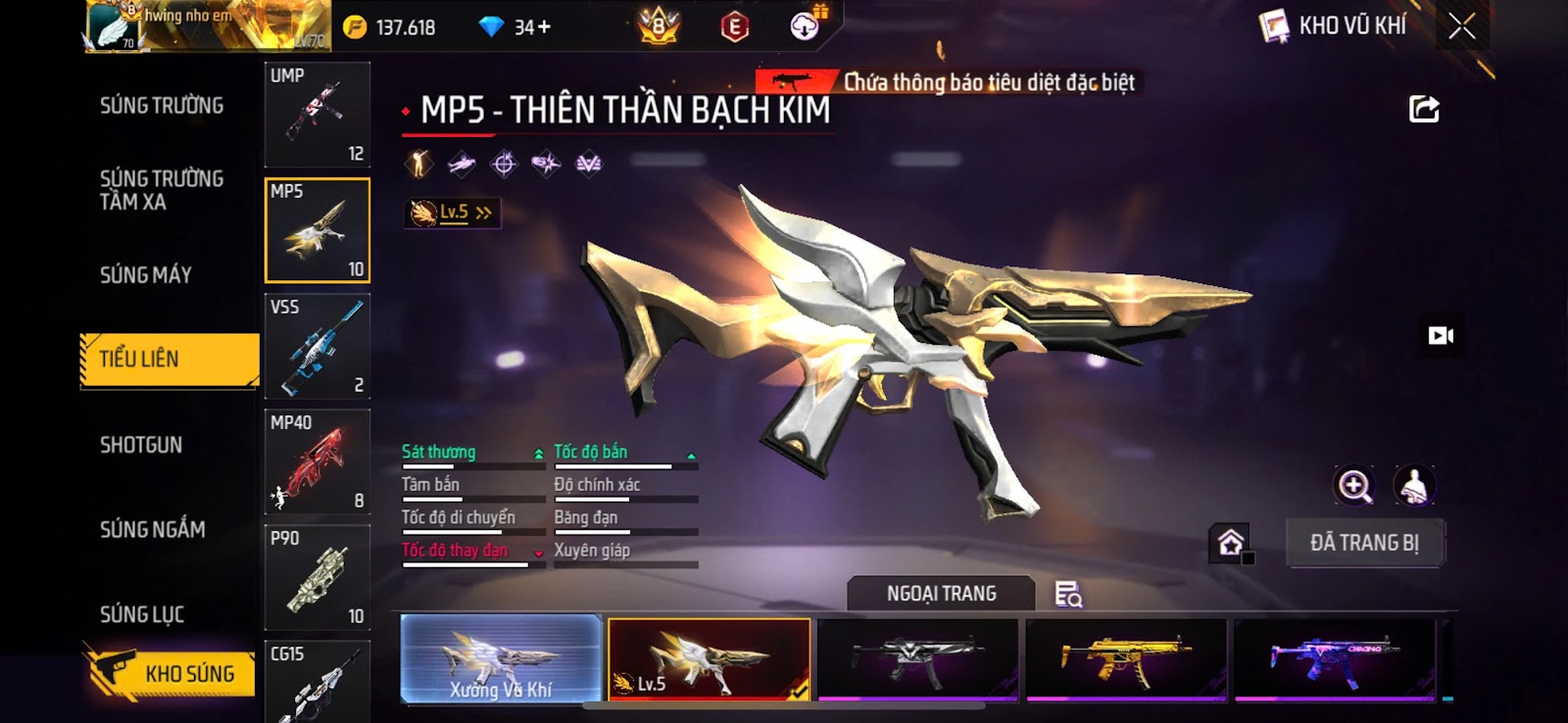Click the Kho Súng button
This screenshot has height=723, width=1568.
coord(171,673)
